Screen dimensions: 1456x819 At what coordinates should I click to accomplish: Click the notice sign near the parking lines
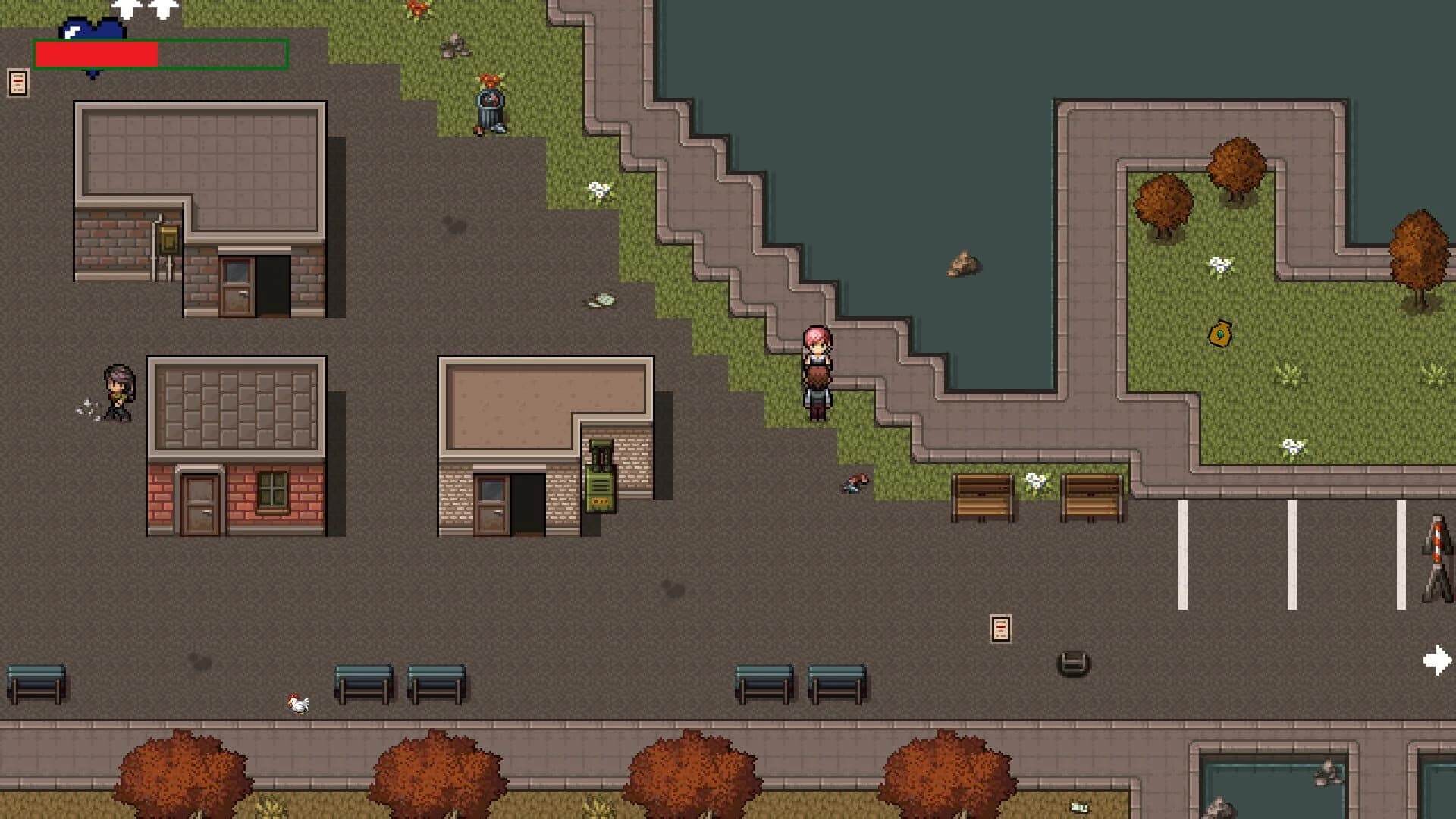pyautogui.click(x=1001, y=627)
